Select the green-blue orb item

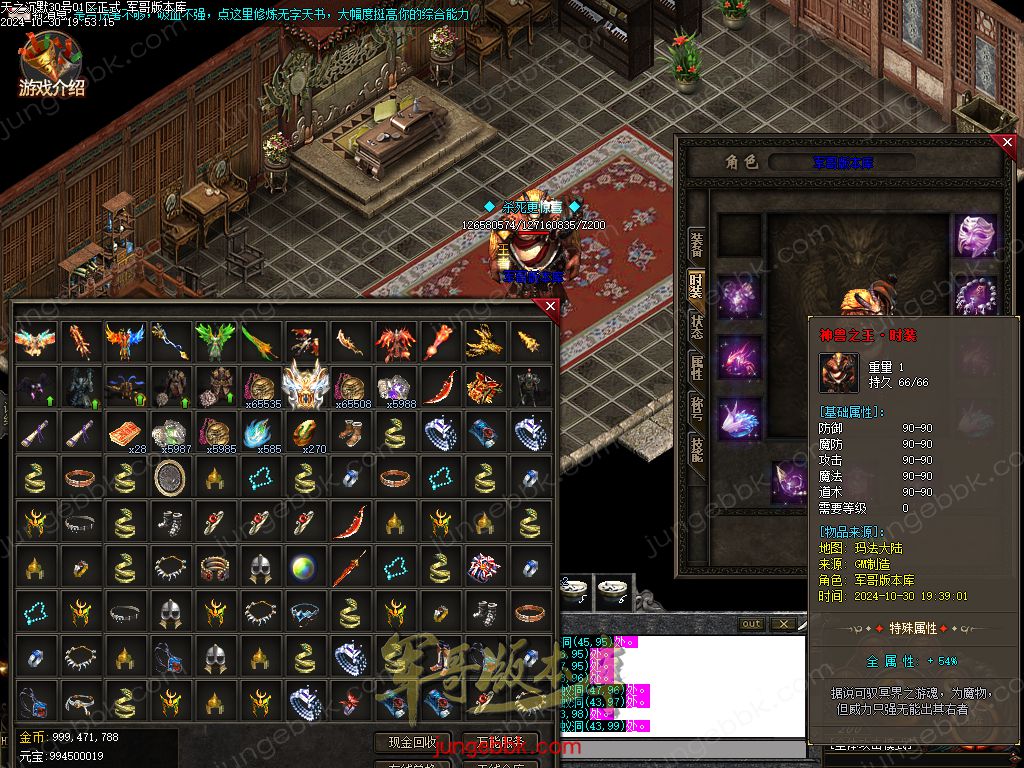click(x=304, y=568)
